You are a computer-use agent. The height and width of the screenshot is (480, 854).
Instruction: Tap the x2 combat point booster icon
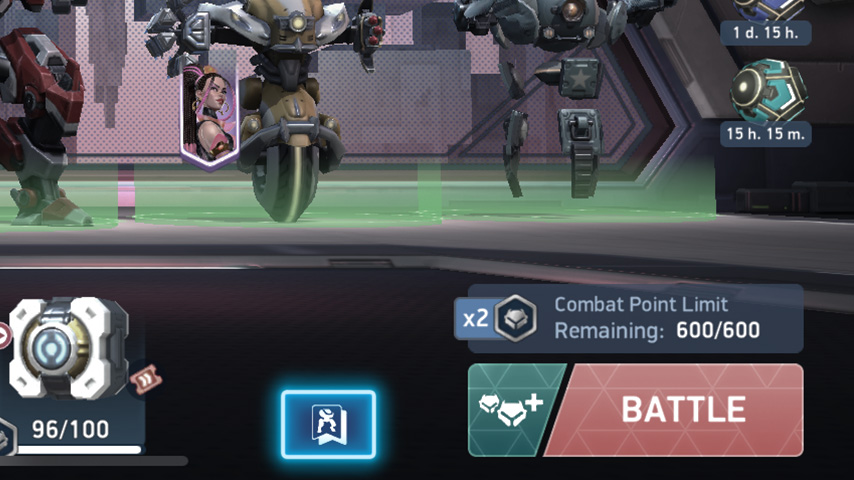499,319
